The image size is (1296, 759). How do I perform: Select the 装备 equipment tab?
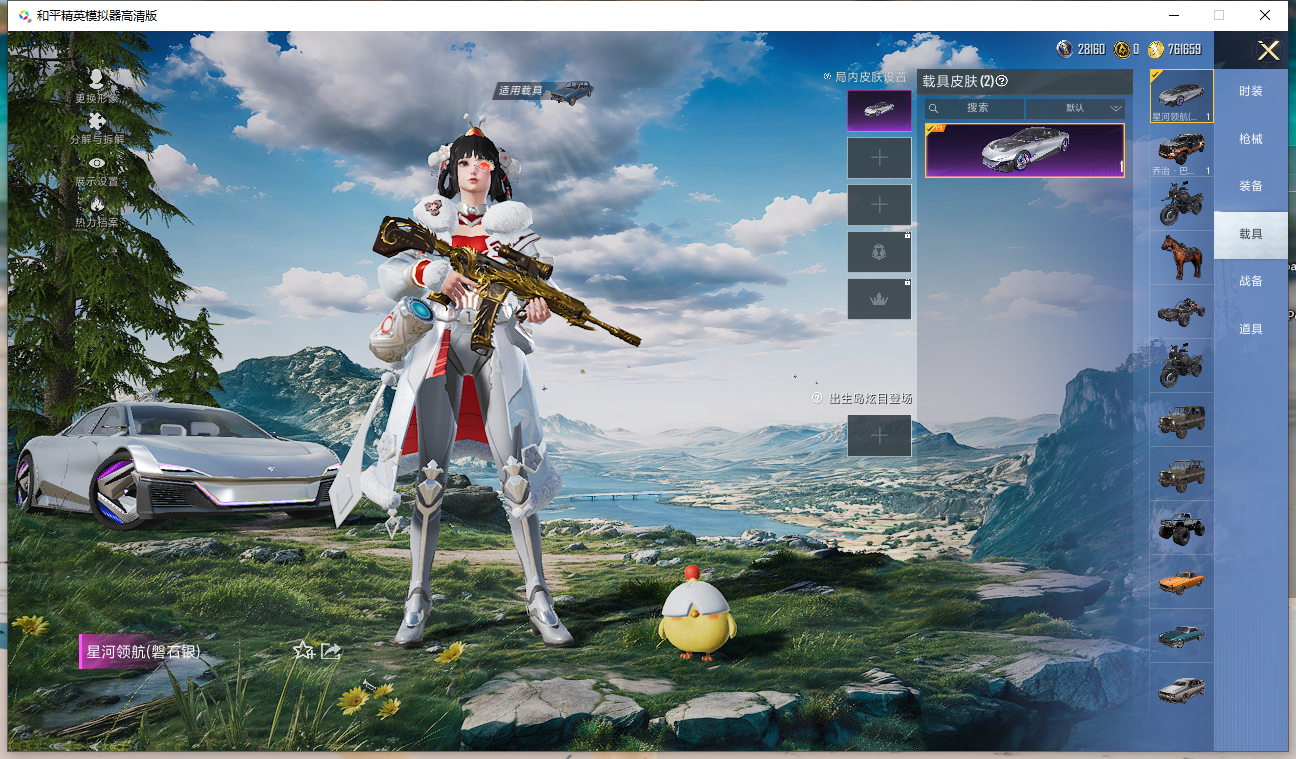[x=1250, y=186]
